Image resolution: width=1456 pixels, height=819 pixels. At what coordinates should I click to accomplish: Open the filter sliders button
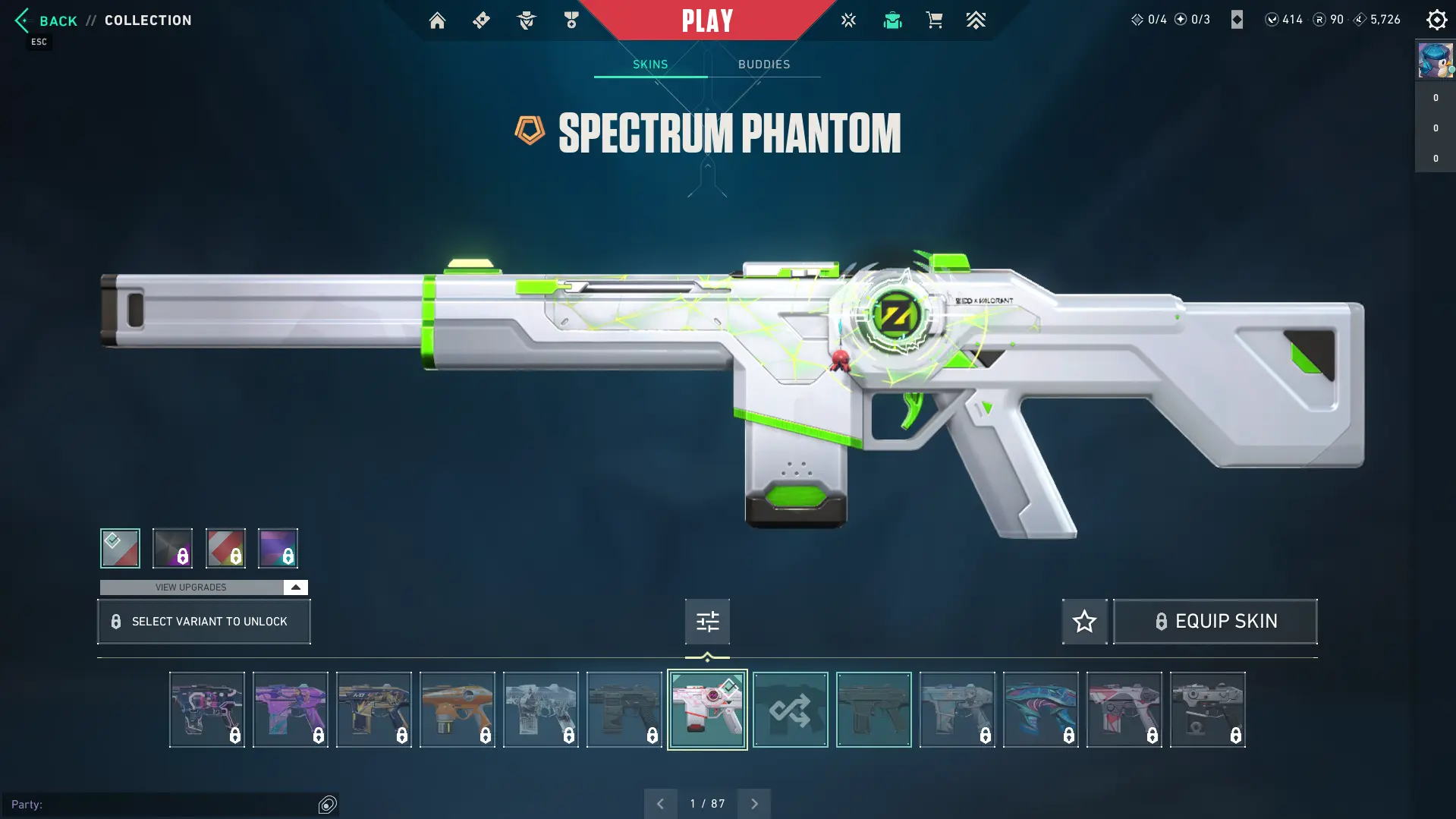tap(707, 622)
